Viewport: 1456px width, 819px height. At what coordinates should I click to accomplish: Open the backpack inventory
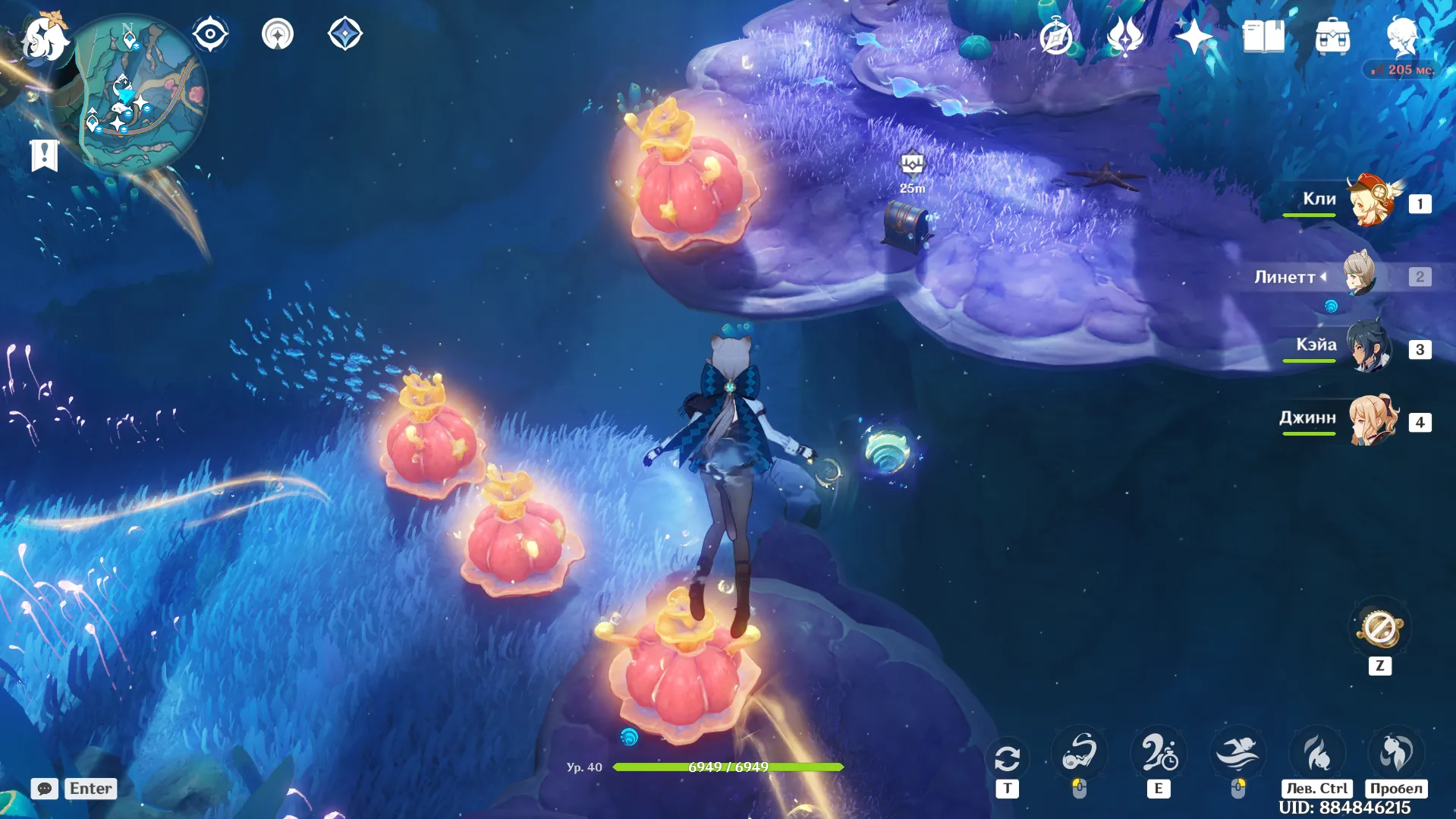[1332, 36]
